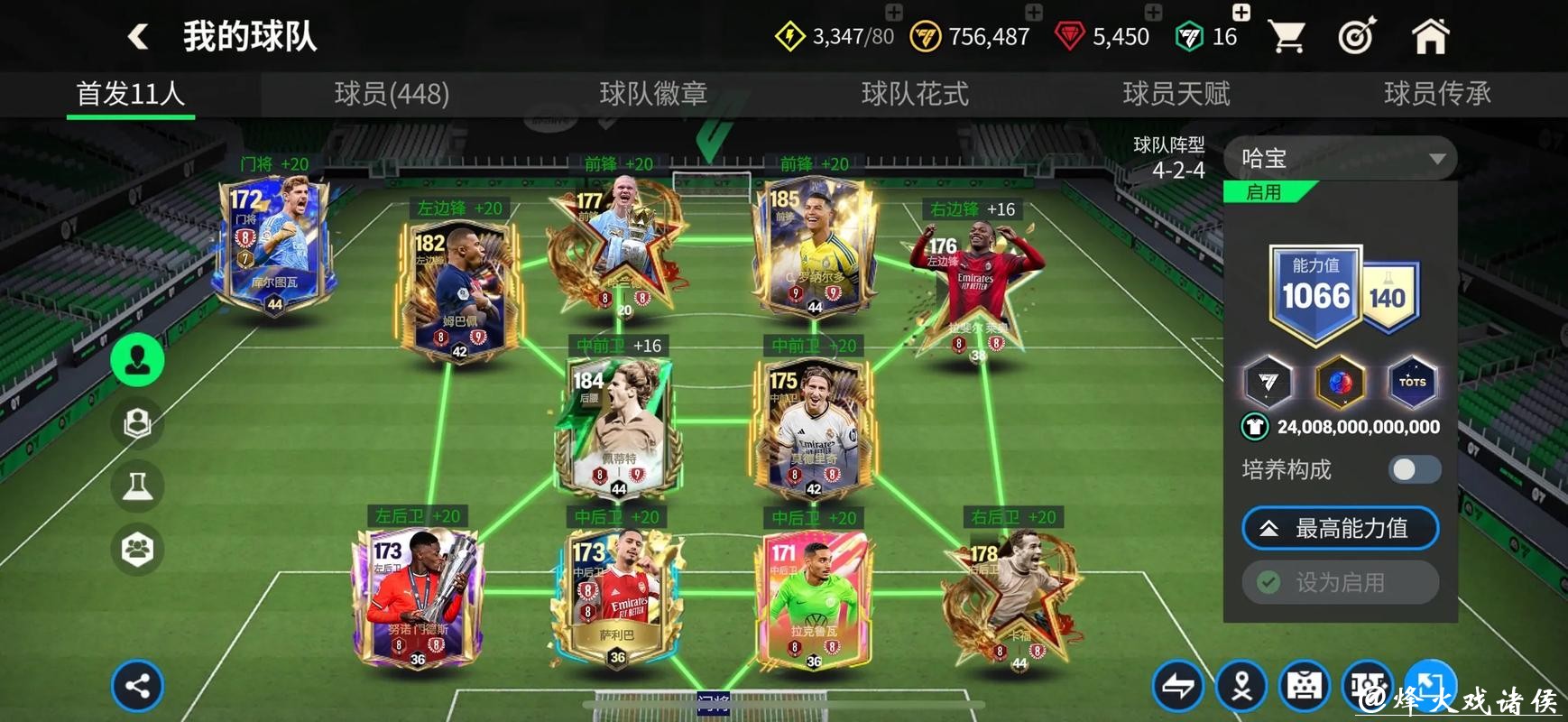Screen dimensions: 1568x722
Task: Open the 哈宝 lineup dropdown
Action: coord(1340,159)
